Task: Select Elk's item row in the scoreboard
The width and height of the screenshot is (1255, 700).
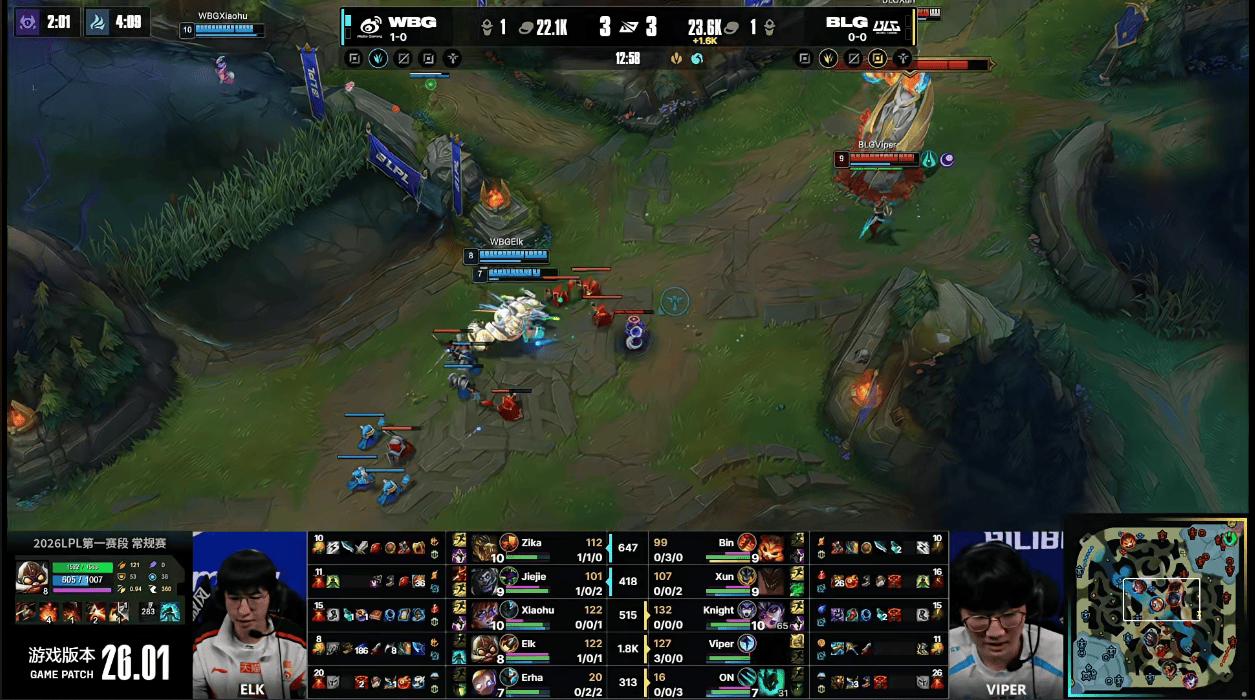Action: click(377, 650)
